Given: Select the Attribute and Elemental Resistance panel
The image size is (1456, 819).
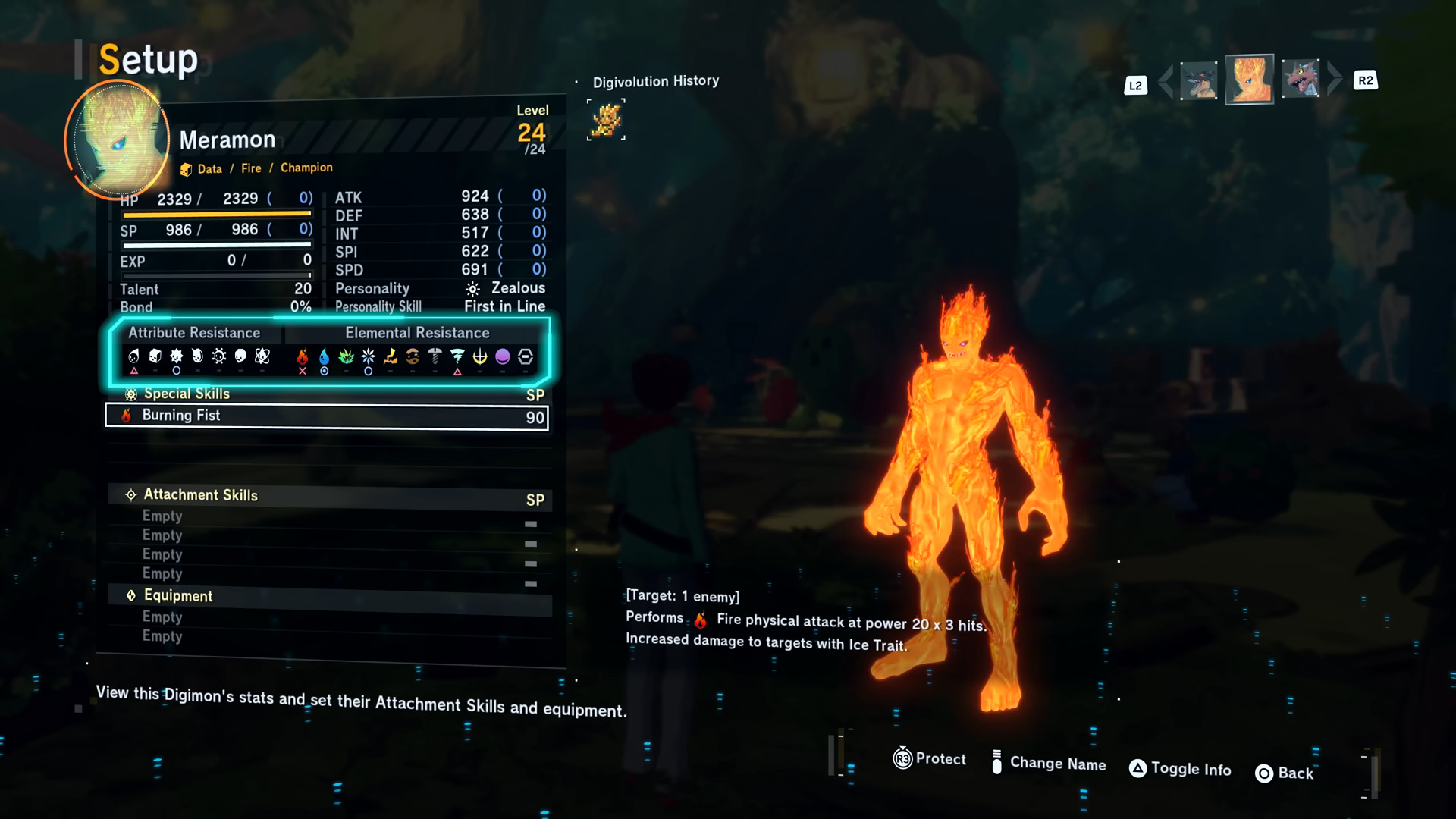Looking at the screenshot, I should pyautogui.click(x=330, y=350).
